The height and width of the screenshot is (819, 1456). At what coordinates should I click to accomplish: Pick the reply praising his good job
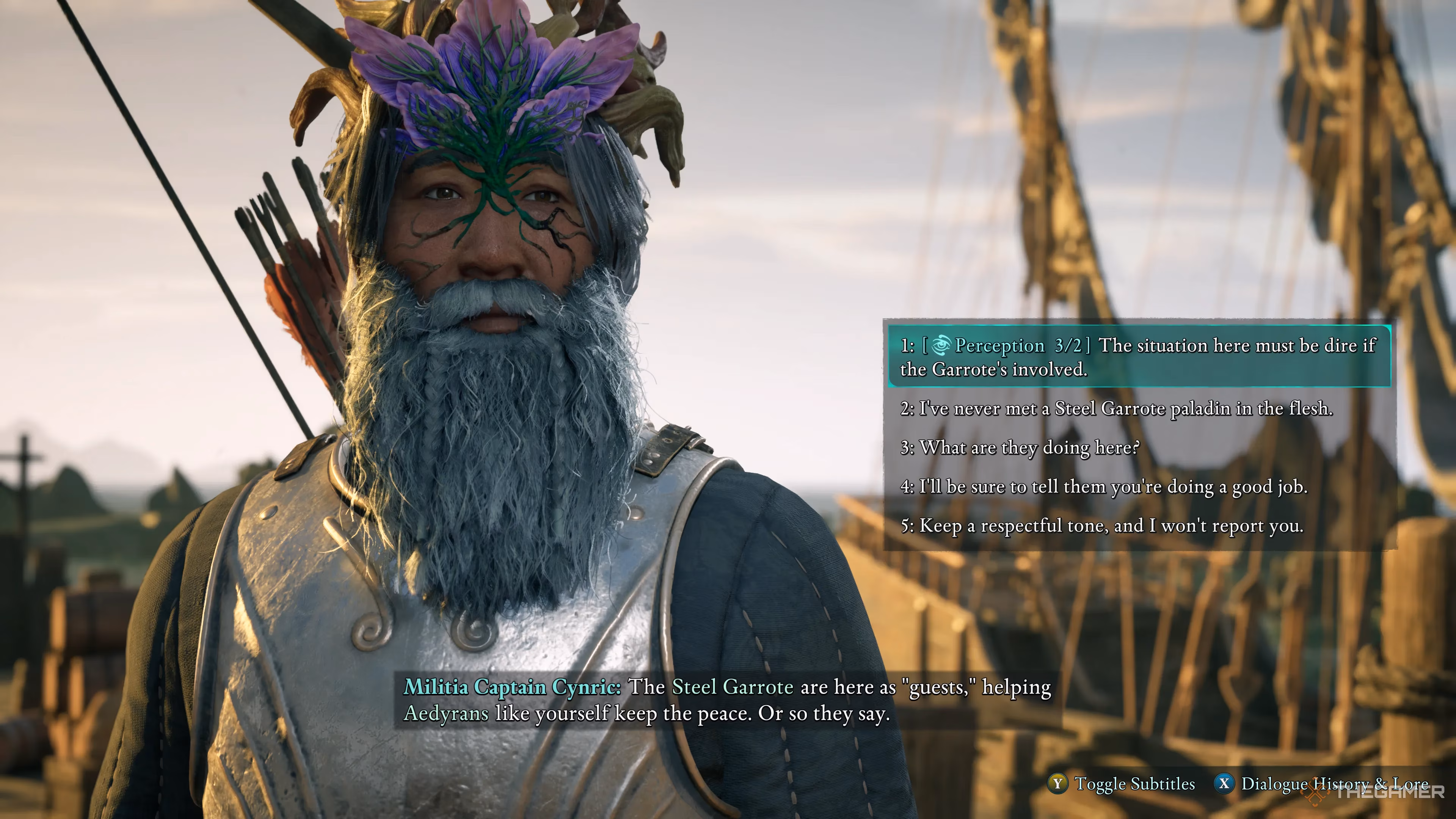tap(1103, 486)
